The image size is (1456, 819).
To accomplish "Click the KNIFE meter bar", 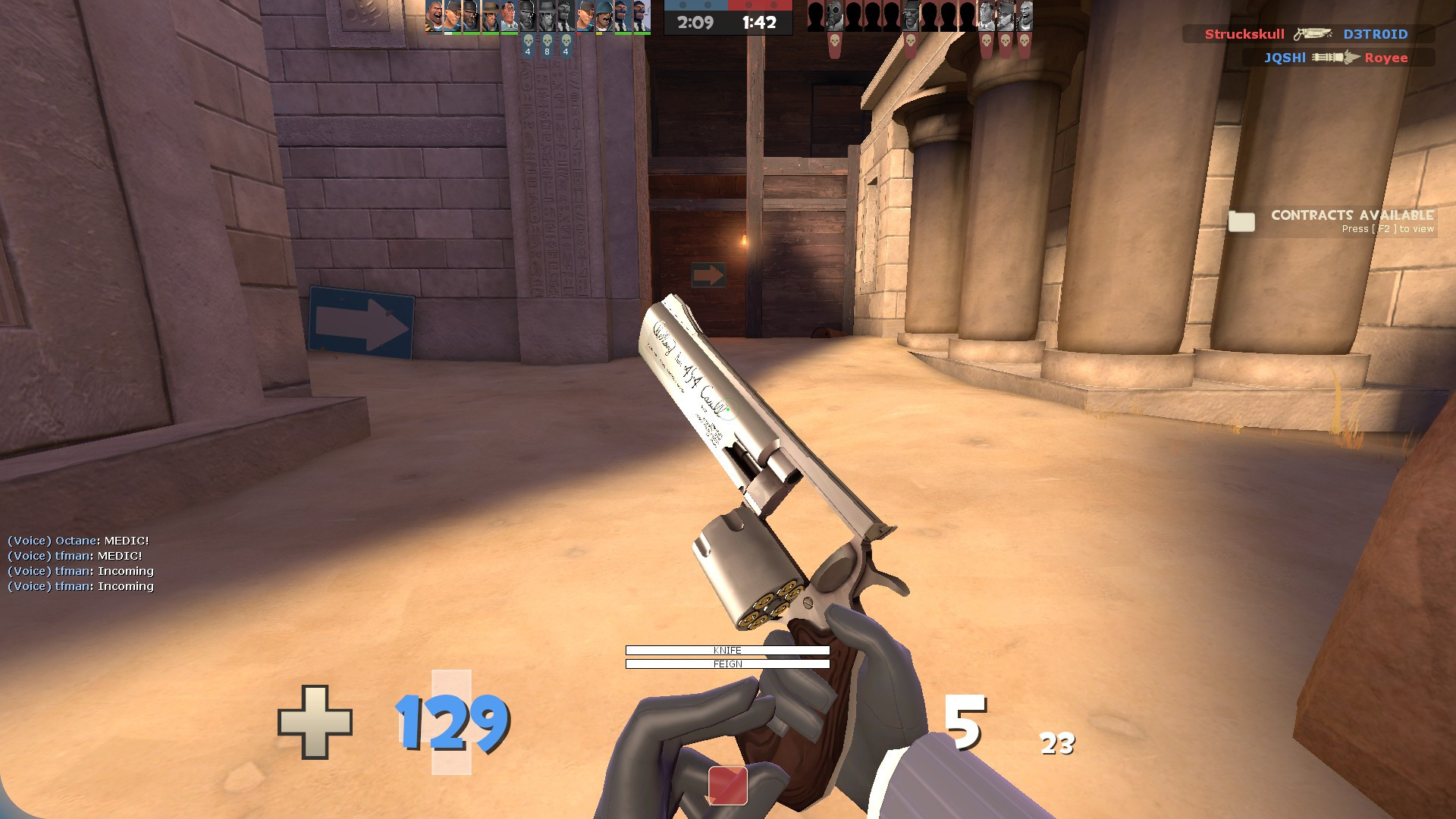I will 726,650.
